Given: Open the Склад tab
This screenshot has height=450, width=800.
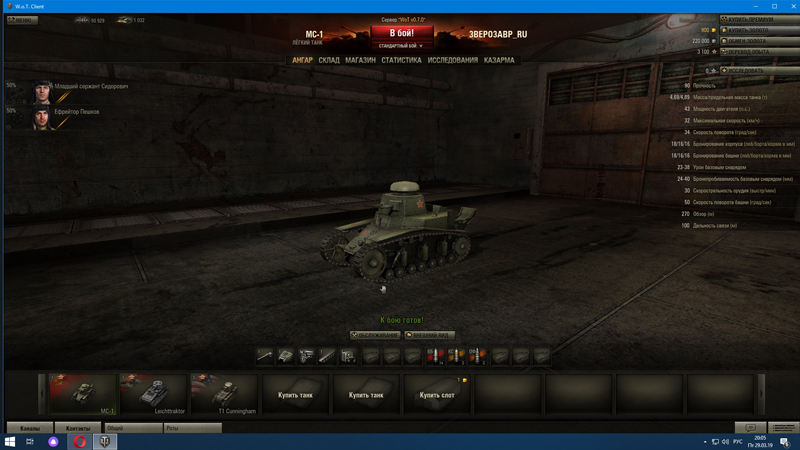Looking at the screenshot, I should pos(329,60).
